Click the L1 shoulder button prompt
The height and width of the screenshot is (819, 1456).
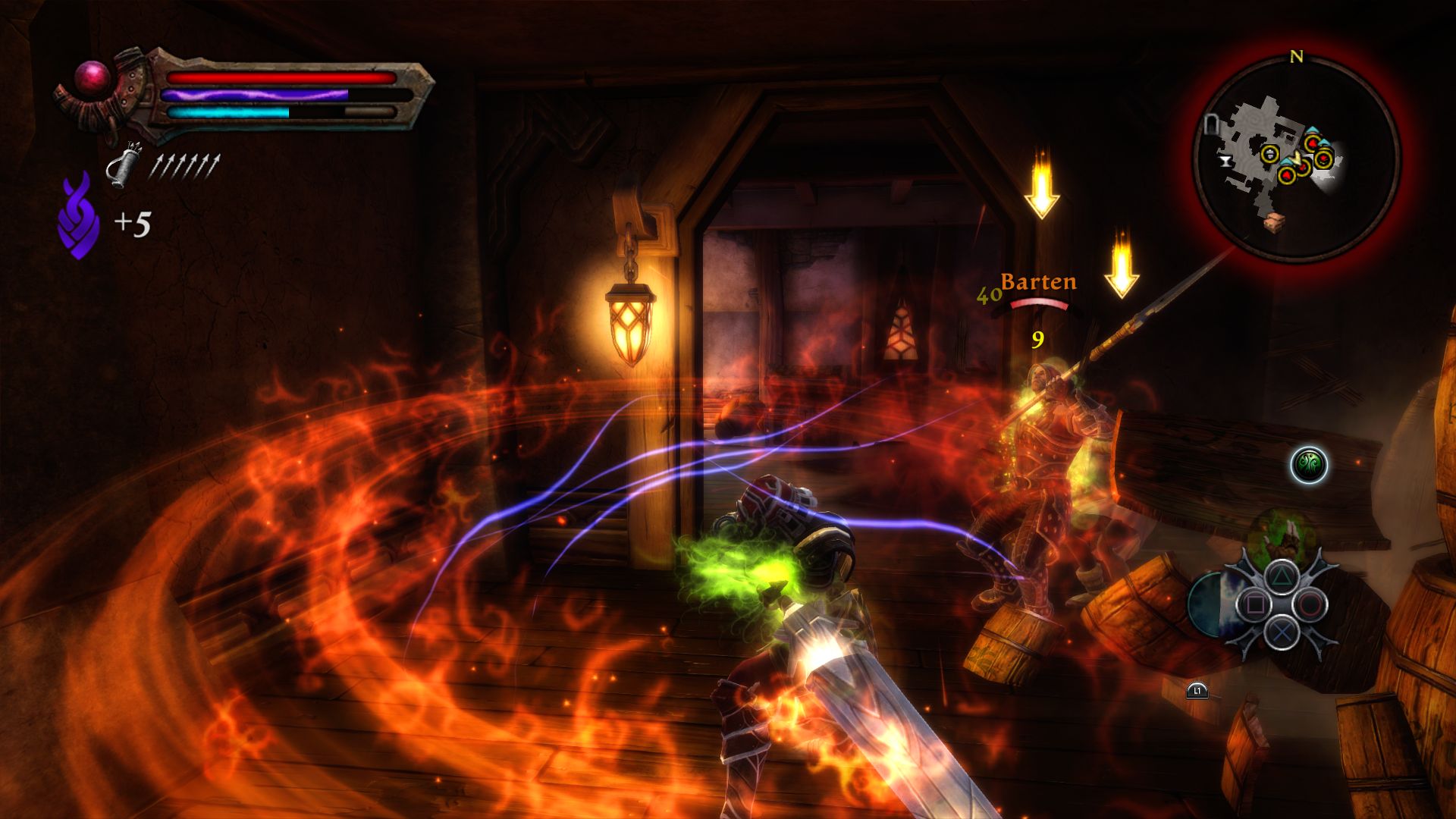(x=1197, y=692)
